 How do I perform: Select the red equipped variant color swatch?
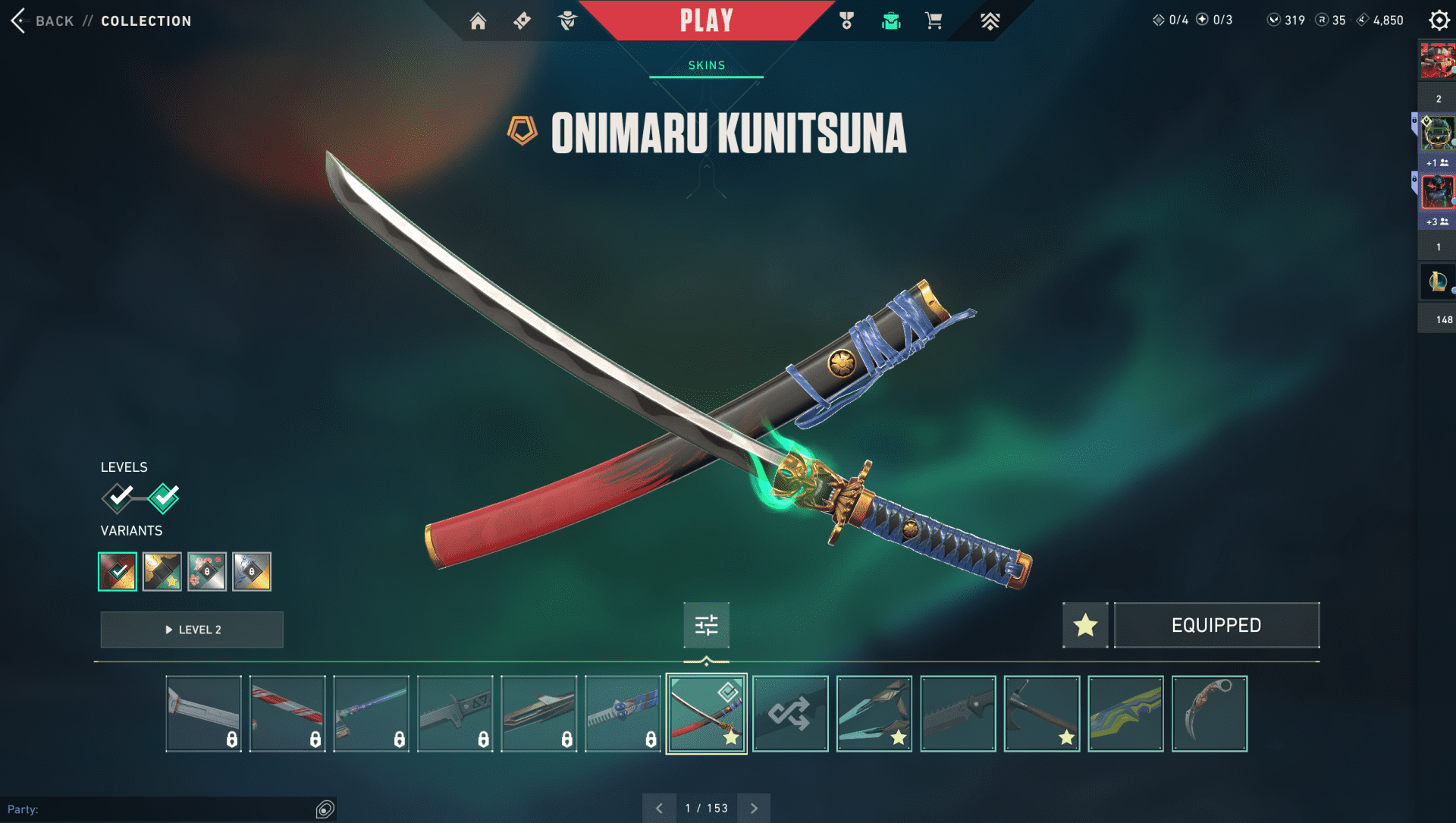[x=118, y=571]
